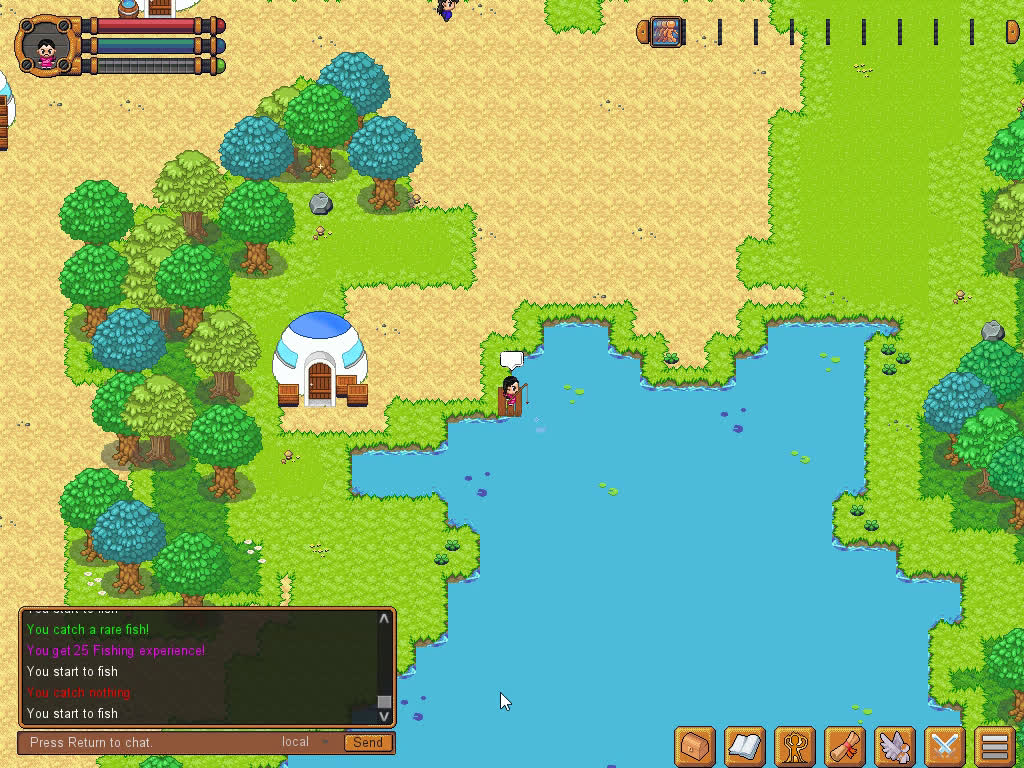Open the rolled scroll quest button
The width and height of the screenshot is (1024, 768).
[x=845, y=746]
